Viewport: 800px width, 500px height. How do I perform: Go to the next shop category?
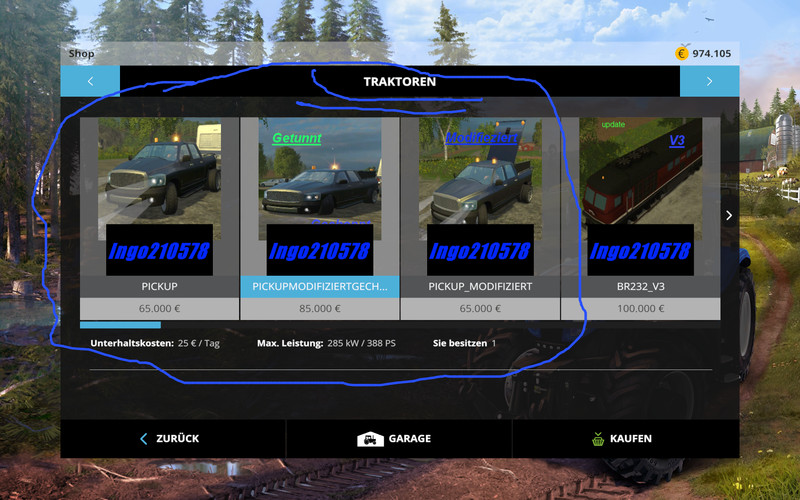(709, 81)
